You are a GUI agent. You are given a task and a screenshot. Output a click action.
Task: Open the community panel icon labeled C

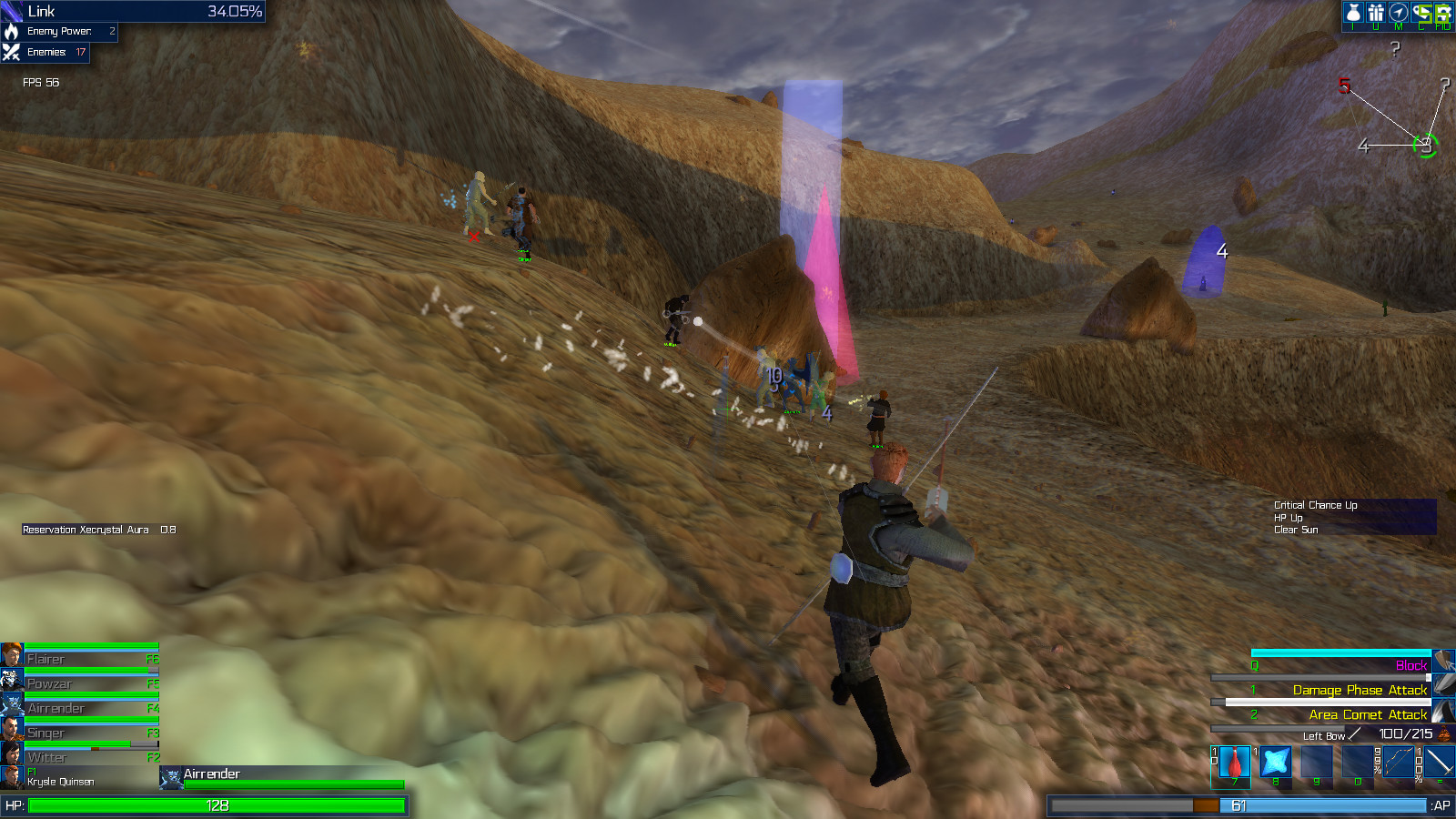point(1421,14)
